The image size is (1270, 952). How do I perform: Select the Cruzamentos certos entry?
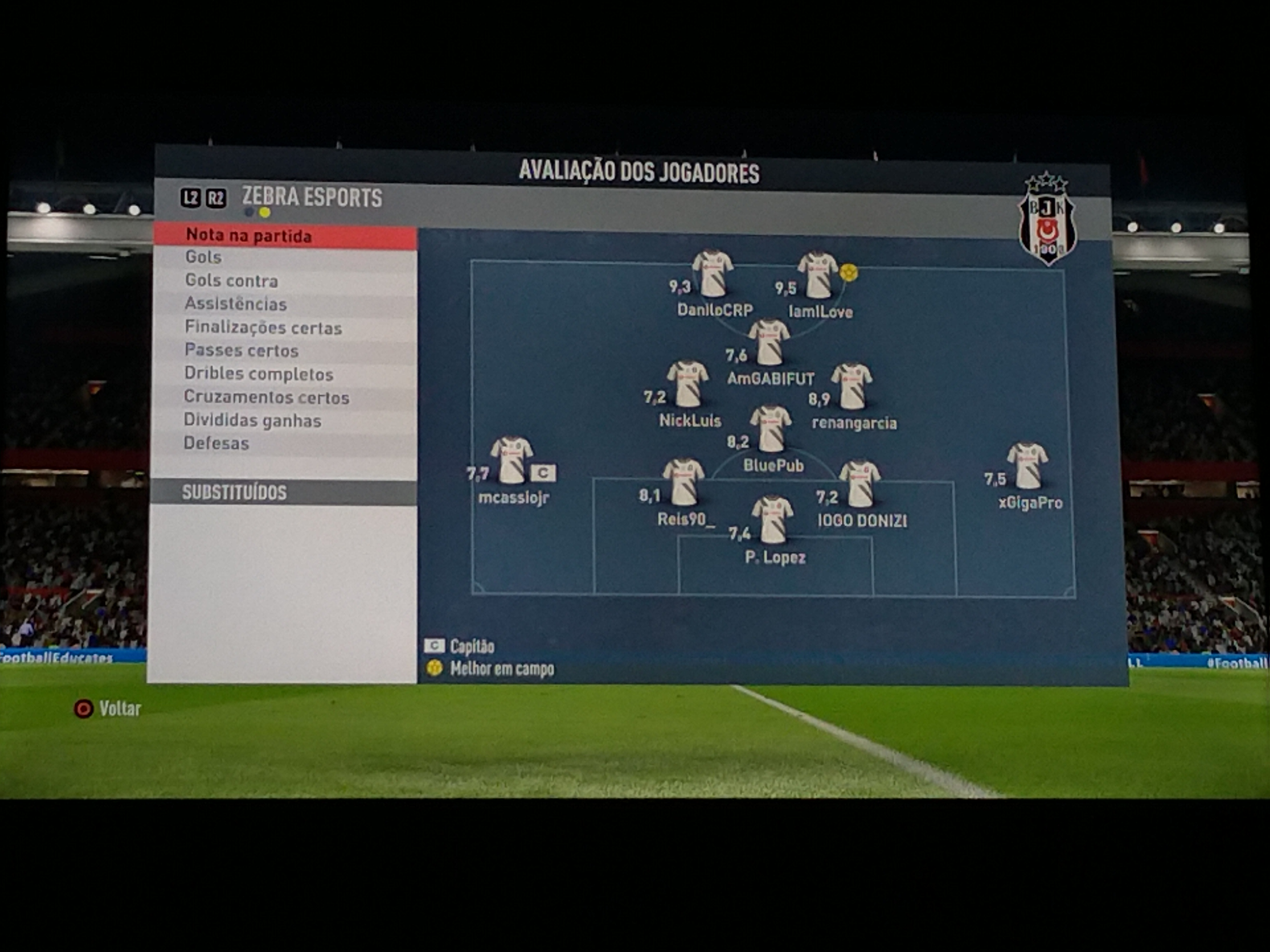click(285, 397)
